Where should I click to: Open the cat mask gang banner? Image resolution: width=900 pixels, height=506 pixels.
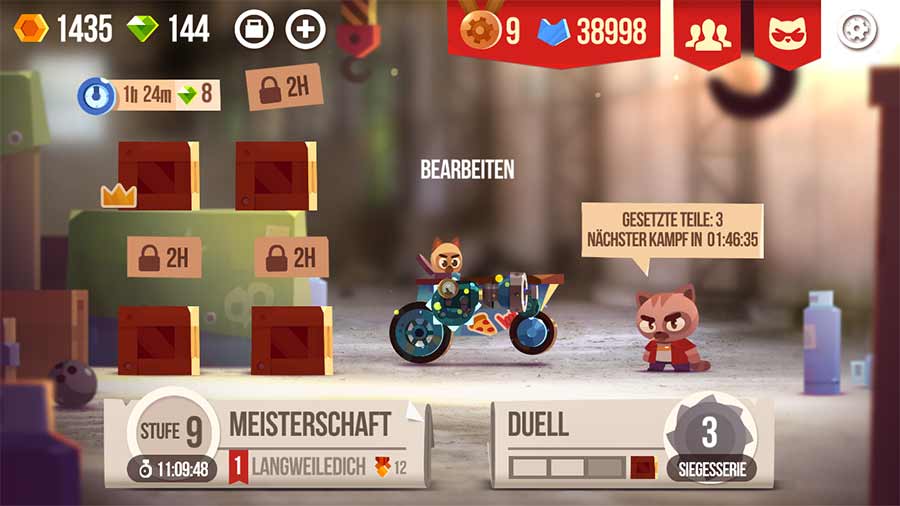pyautogui.click(x=787, y=32)
